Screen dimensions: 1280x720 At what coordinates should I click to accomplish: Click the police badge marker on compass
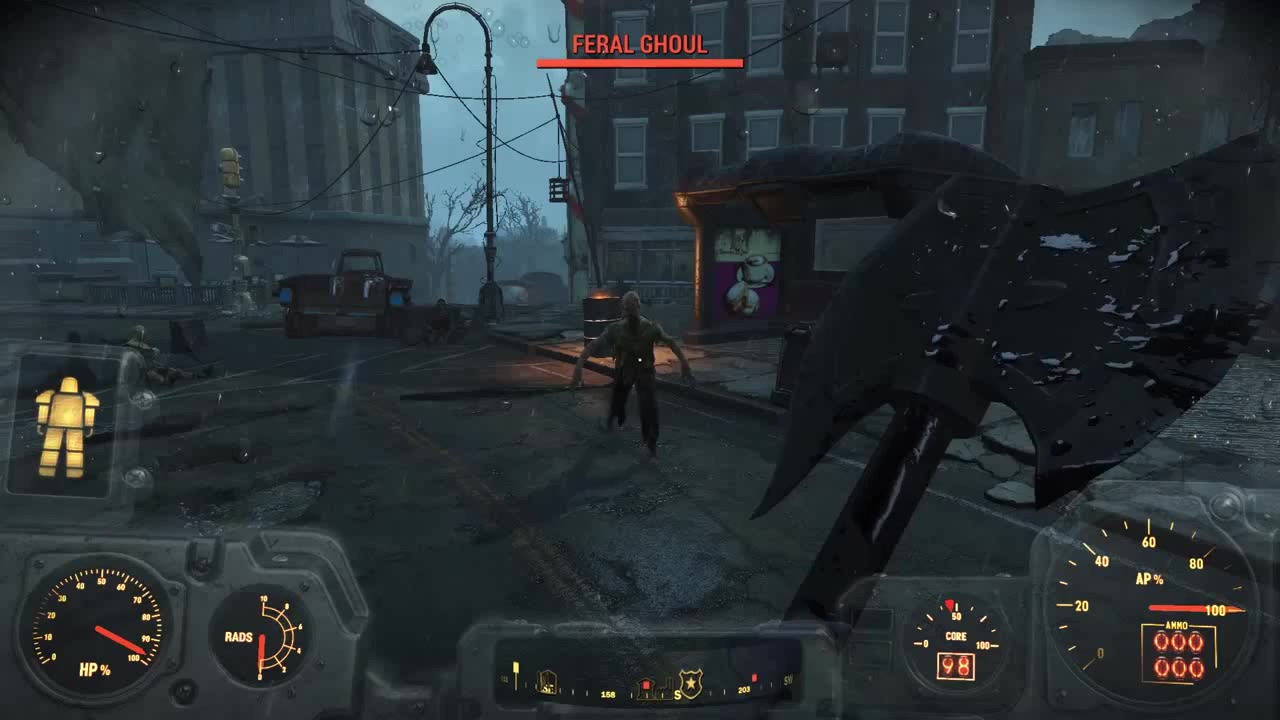tap(690, 681)
